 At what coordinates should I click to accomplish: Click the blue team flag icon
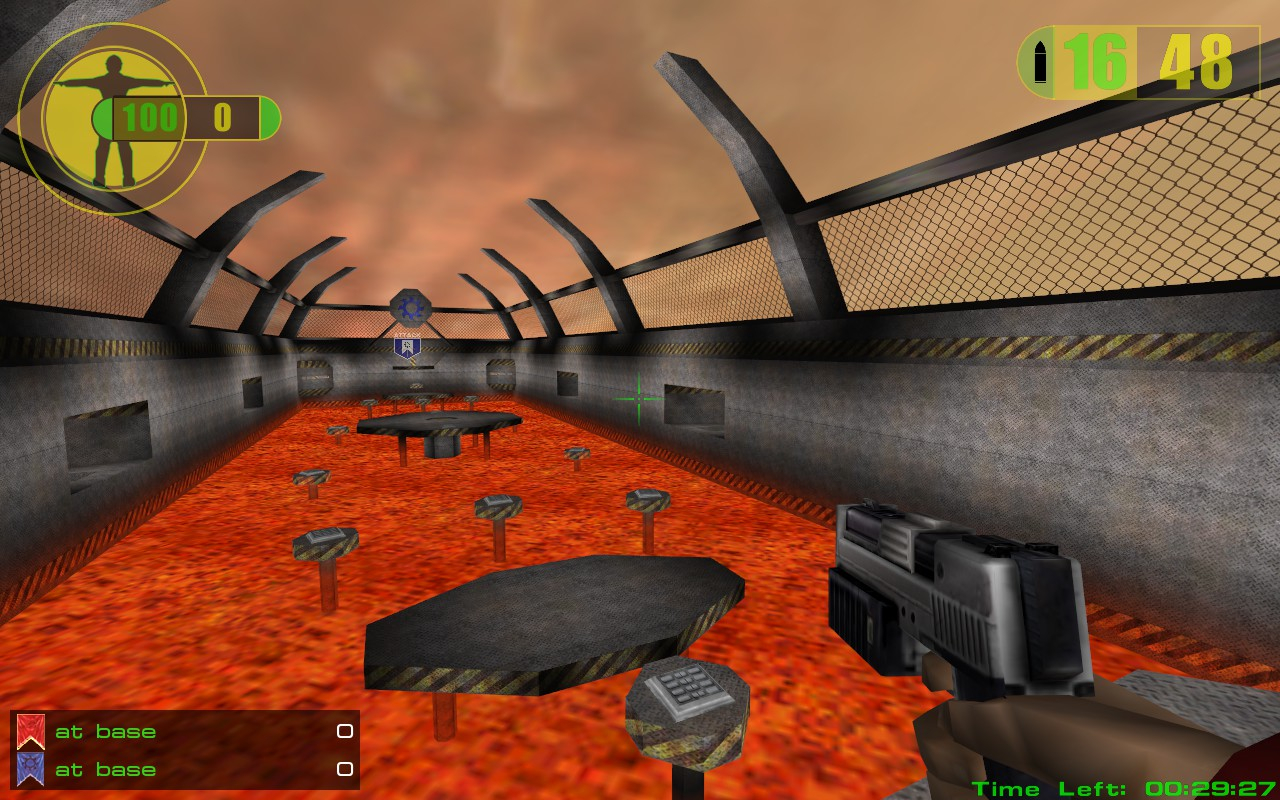[x=30, y=769]
